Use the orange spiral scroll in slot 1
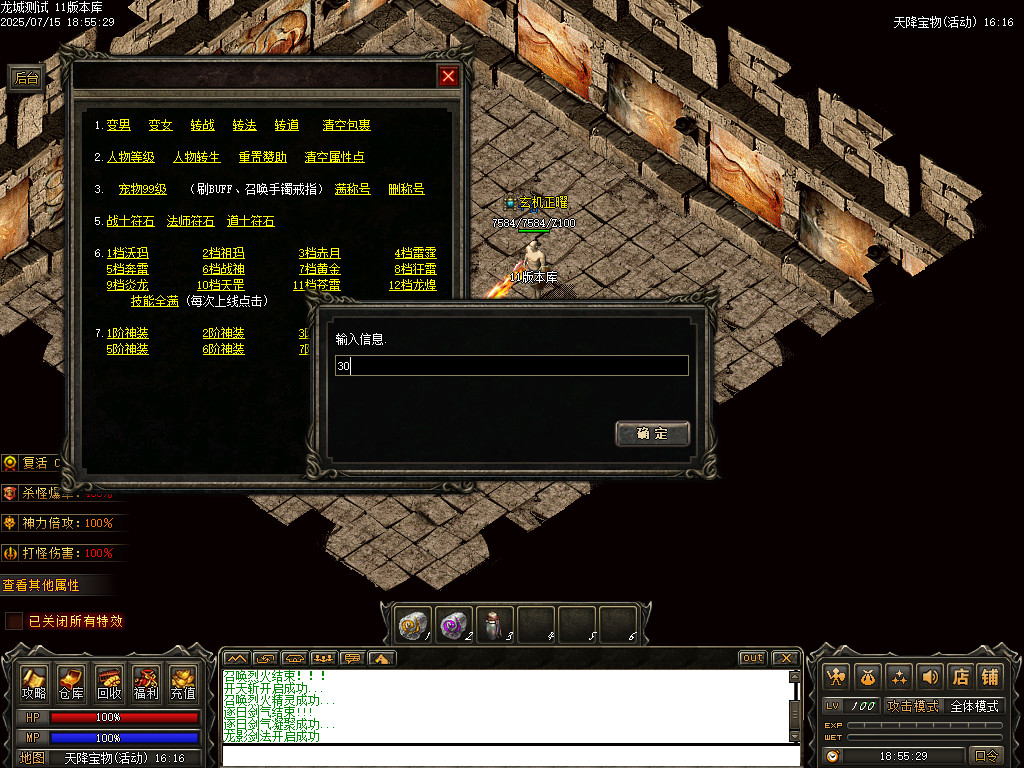This screenshot has height=768, width=1024. (414, 623)
